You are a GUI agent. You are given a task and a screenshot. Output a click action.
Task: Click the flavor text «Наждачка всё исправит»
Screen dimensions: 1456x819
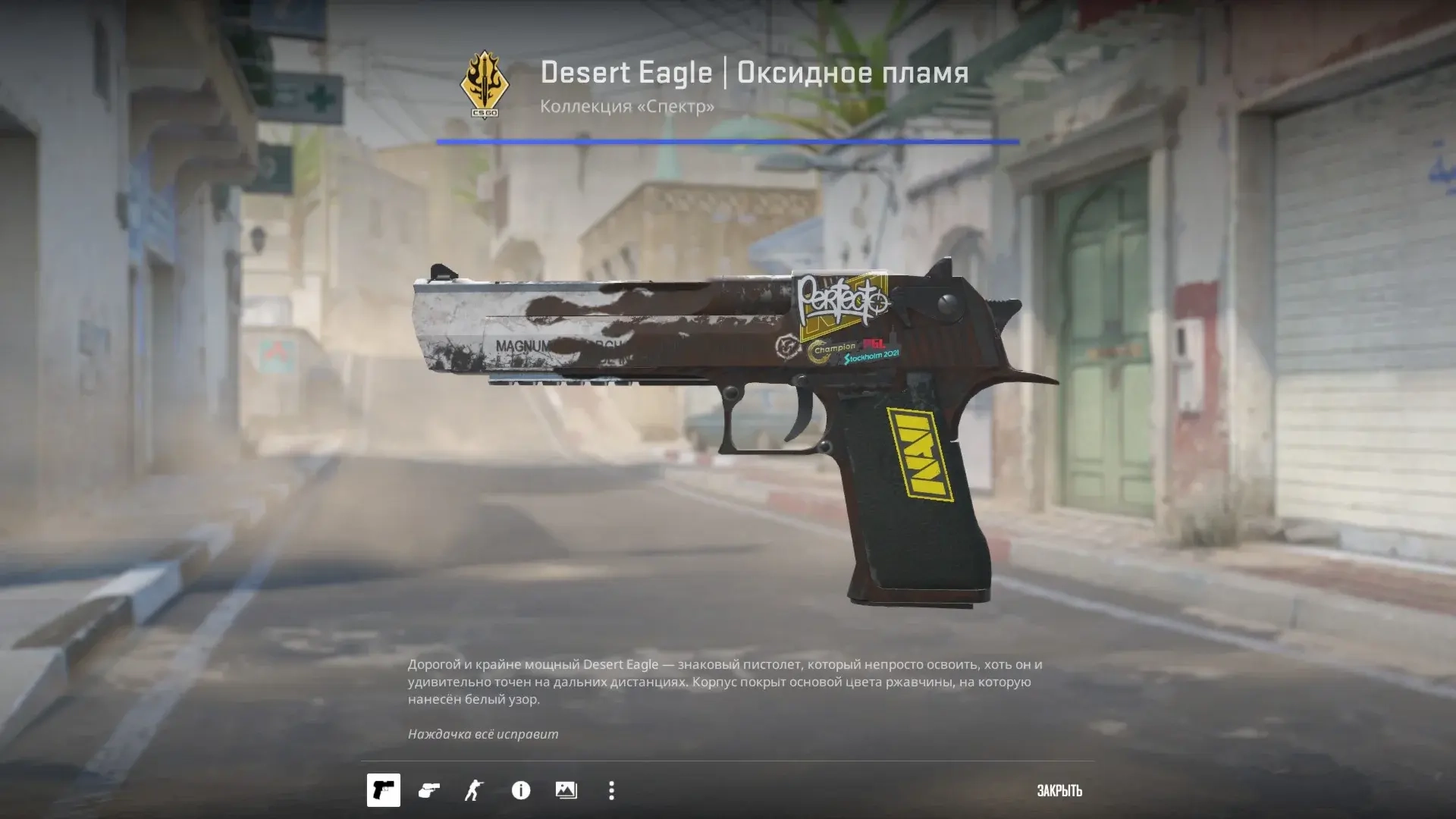[483, 734]
